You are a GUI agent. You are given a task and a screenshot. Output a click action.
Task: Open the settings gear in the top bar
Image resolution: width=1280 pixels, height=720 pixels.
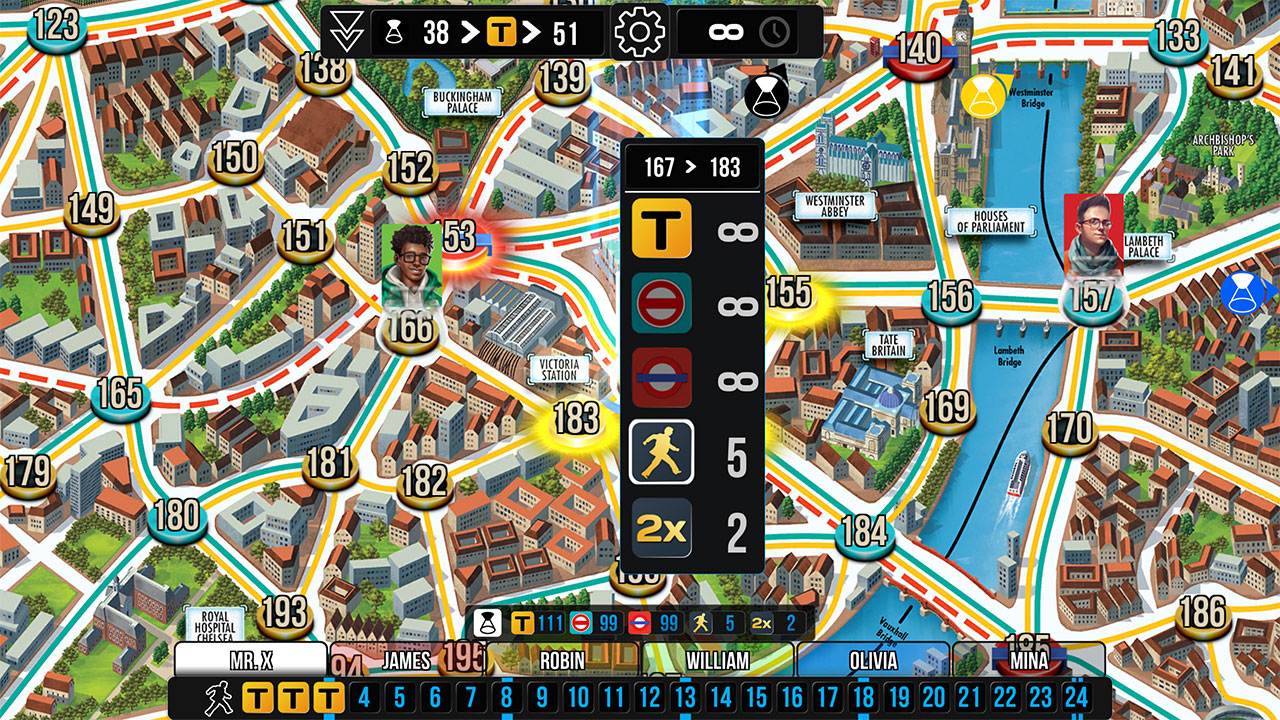click(639, 31)
